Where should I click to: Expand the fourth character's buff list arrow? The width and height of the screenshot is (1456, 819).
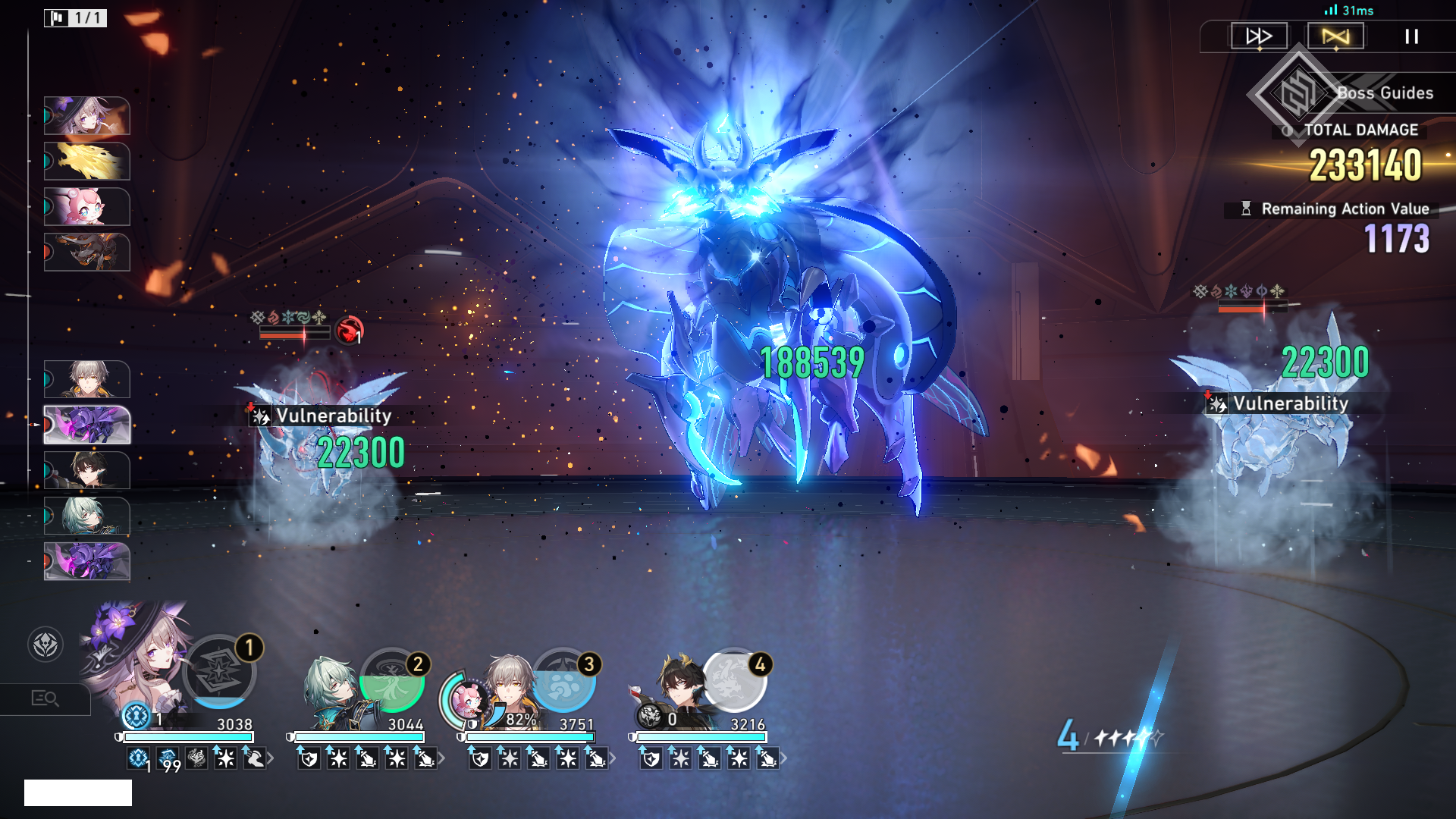[783, 758]
